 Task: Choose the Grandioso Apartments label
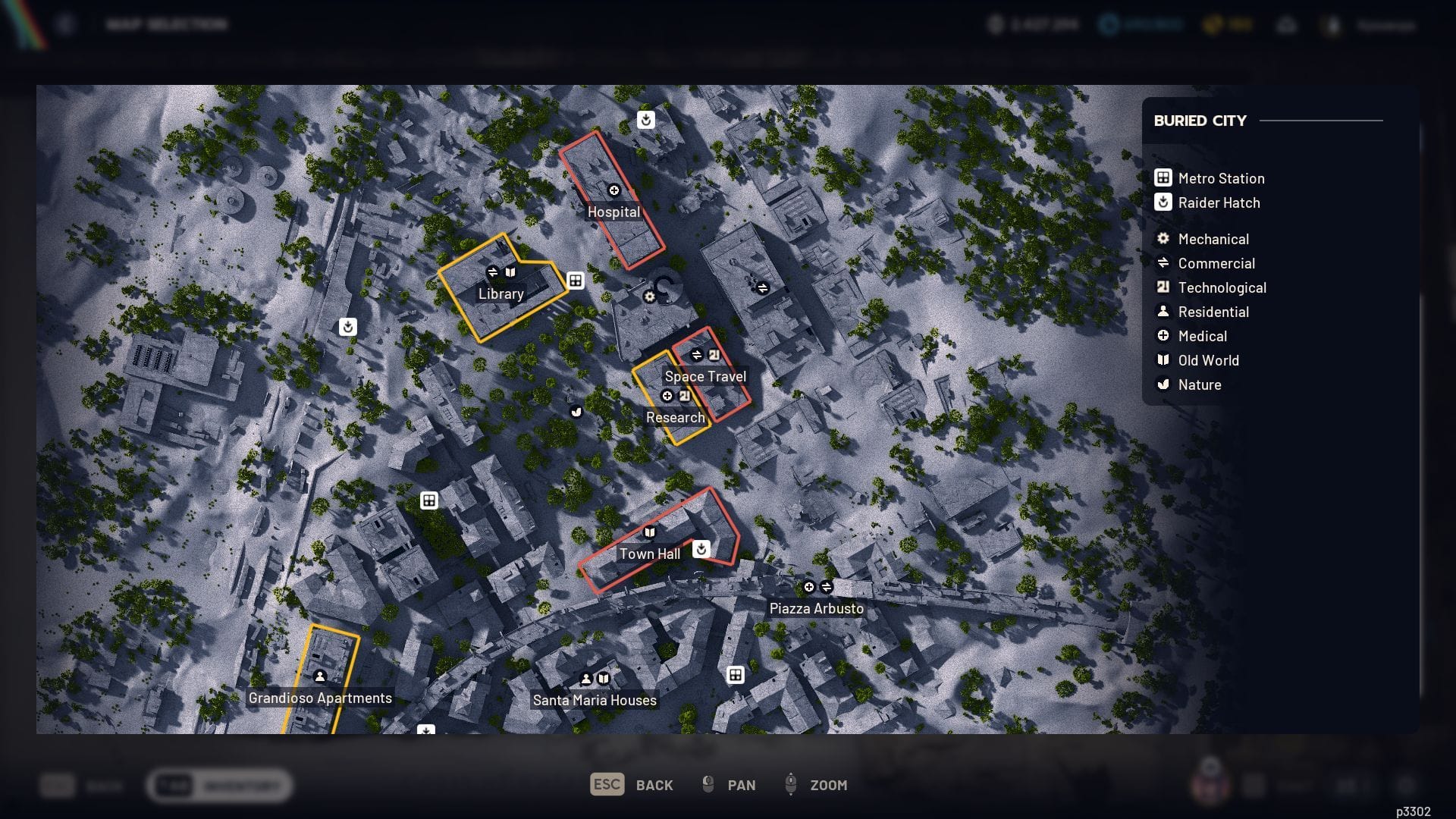pos(320,698)
